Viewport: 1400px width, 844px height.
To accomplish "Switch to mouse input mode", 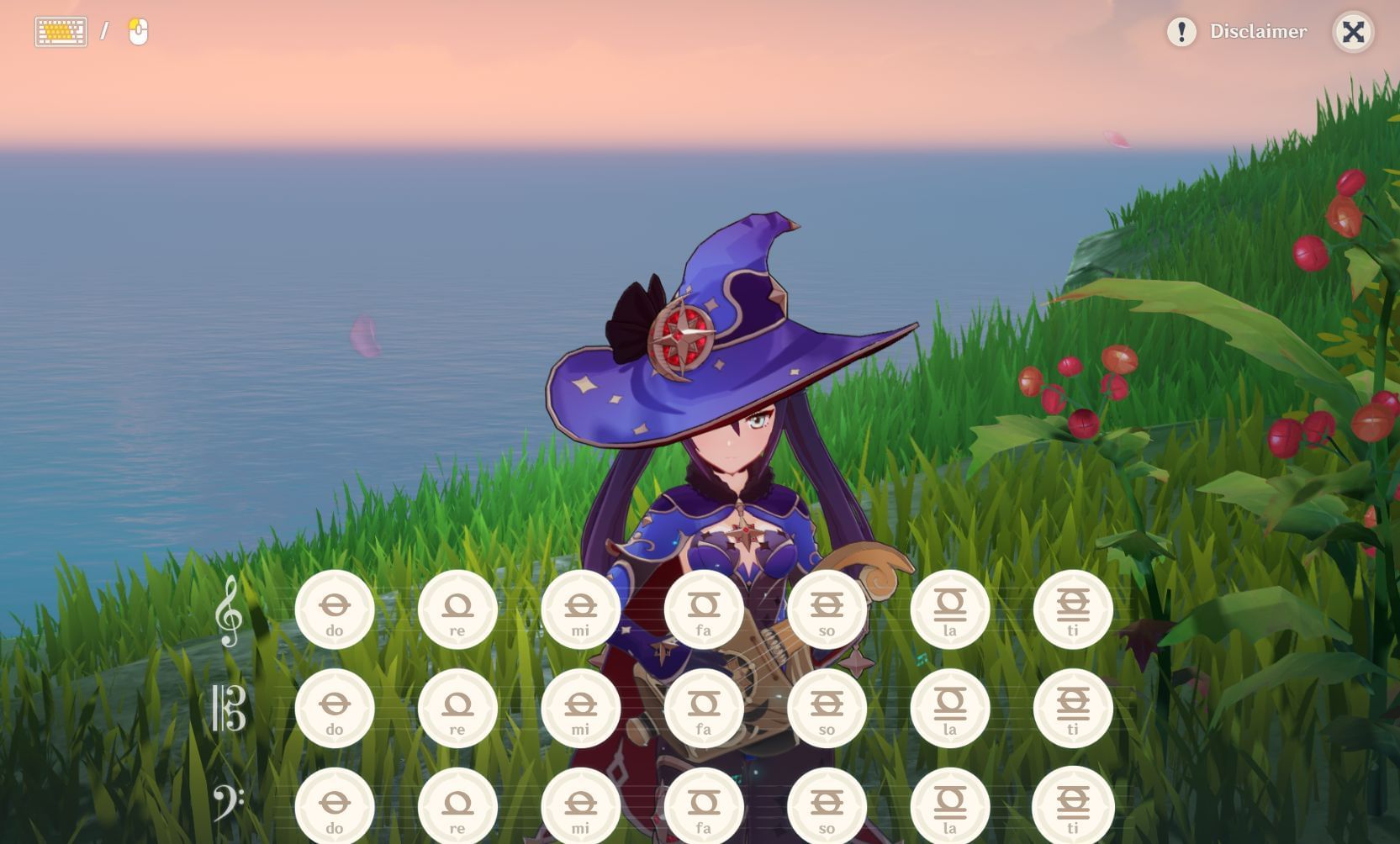I will click(137, 32).
